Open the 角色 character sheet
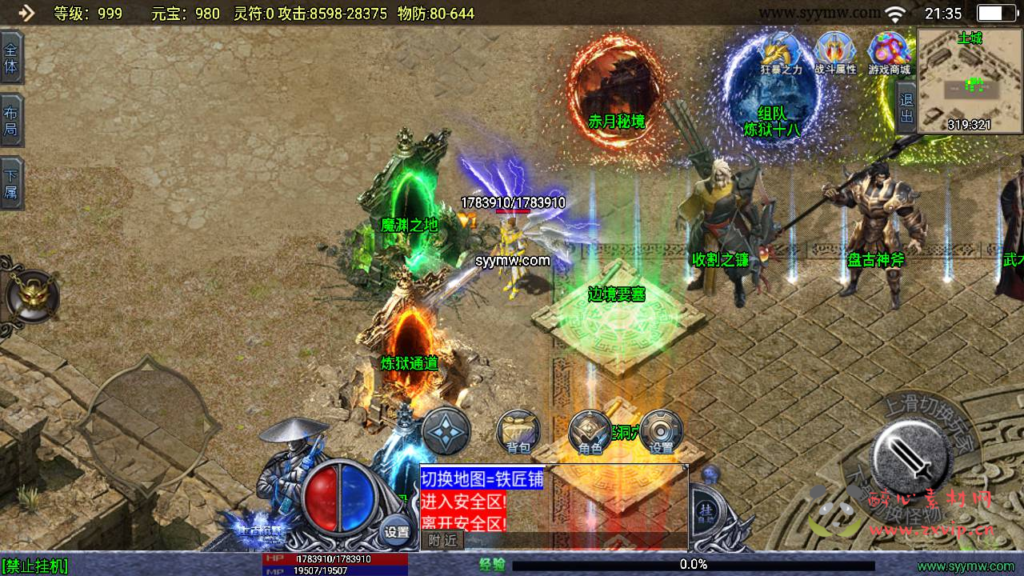This screenshot has width=1024, height=576. [x=590, y=432]
